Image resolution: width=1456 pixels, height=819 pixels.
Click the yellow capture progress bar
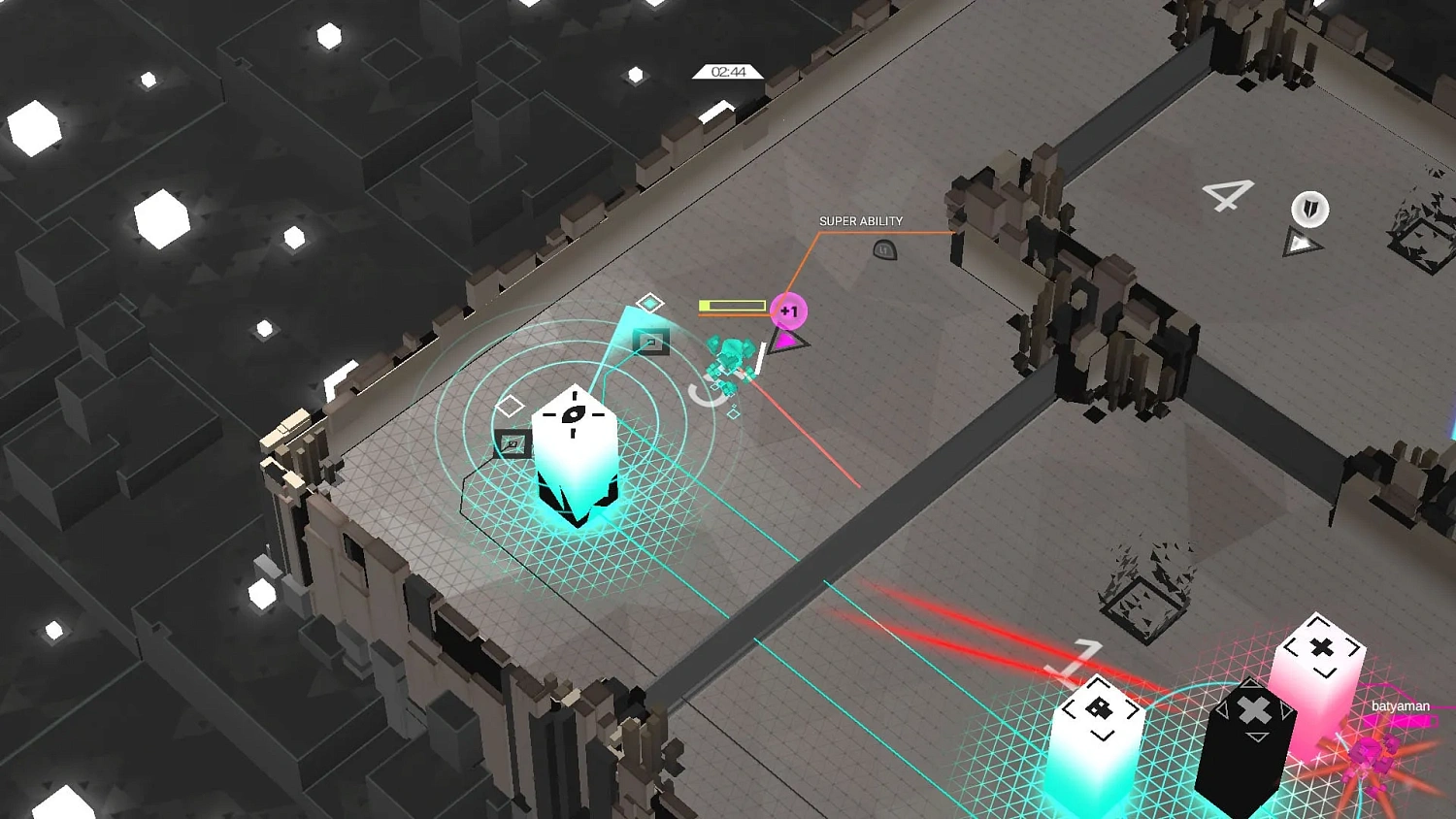733,304
